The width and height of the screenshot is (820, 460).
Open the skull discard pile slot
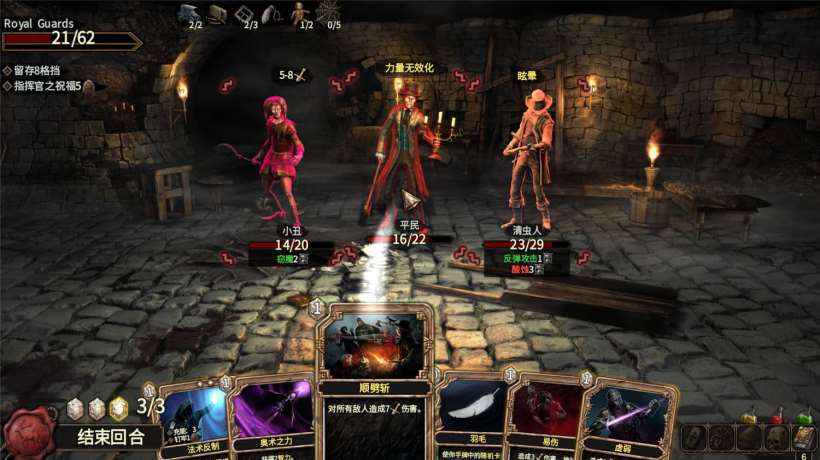point(775,438)
